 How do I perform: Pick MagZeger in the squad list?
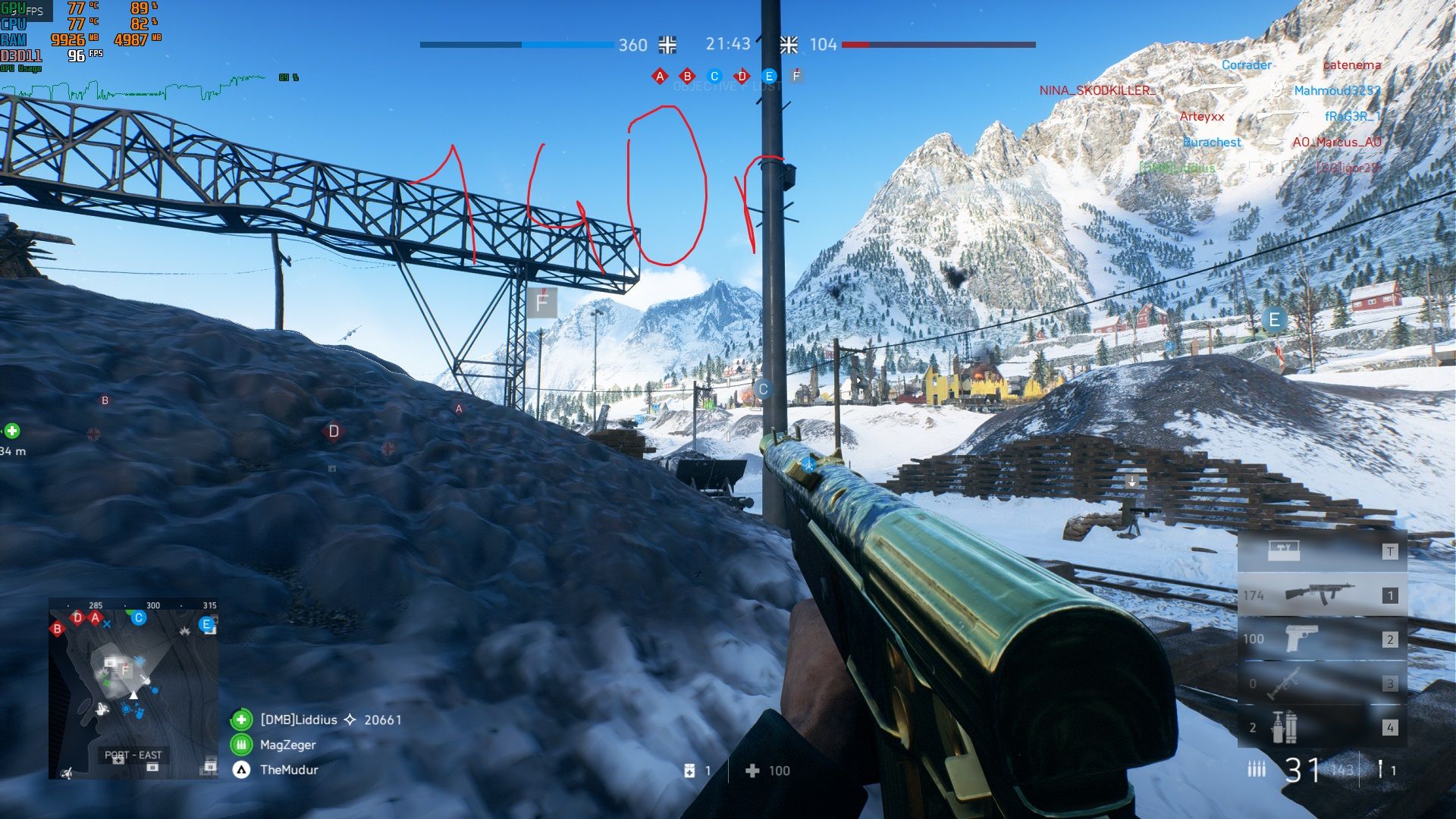coord(287,745)
